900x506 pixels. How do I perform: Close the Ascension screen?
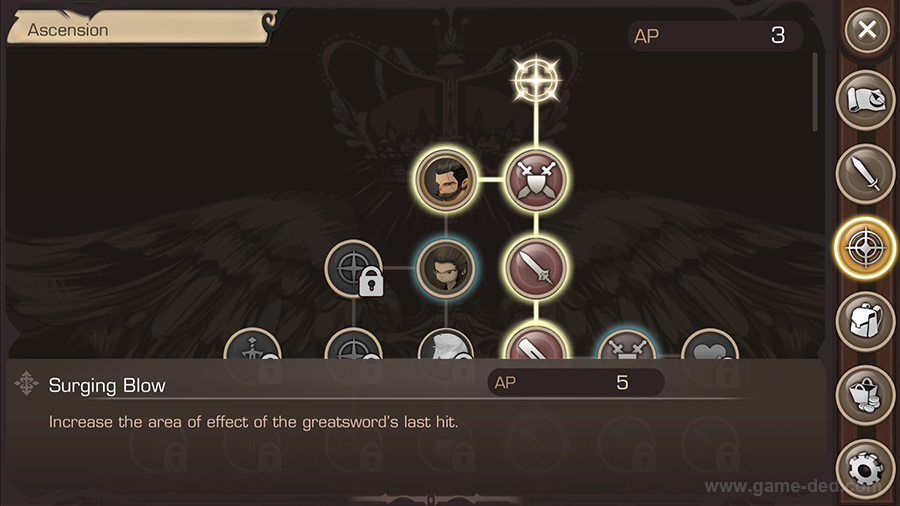[x=867, y=30]
